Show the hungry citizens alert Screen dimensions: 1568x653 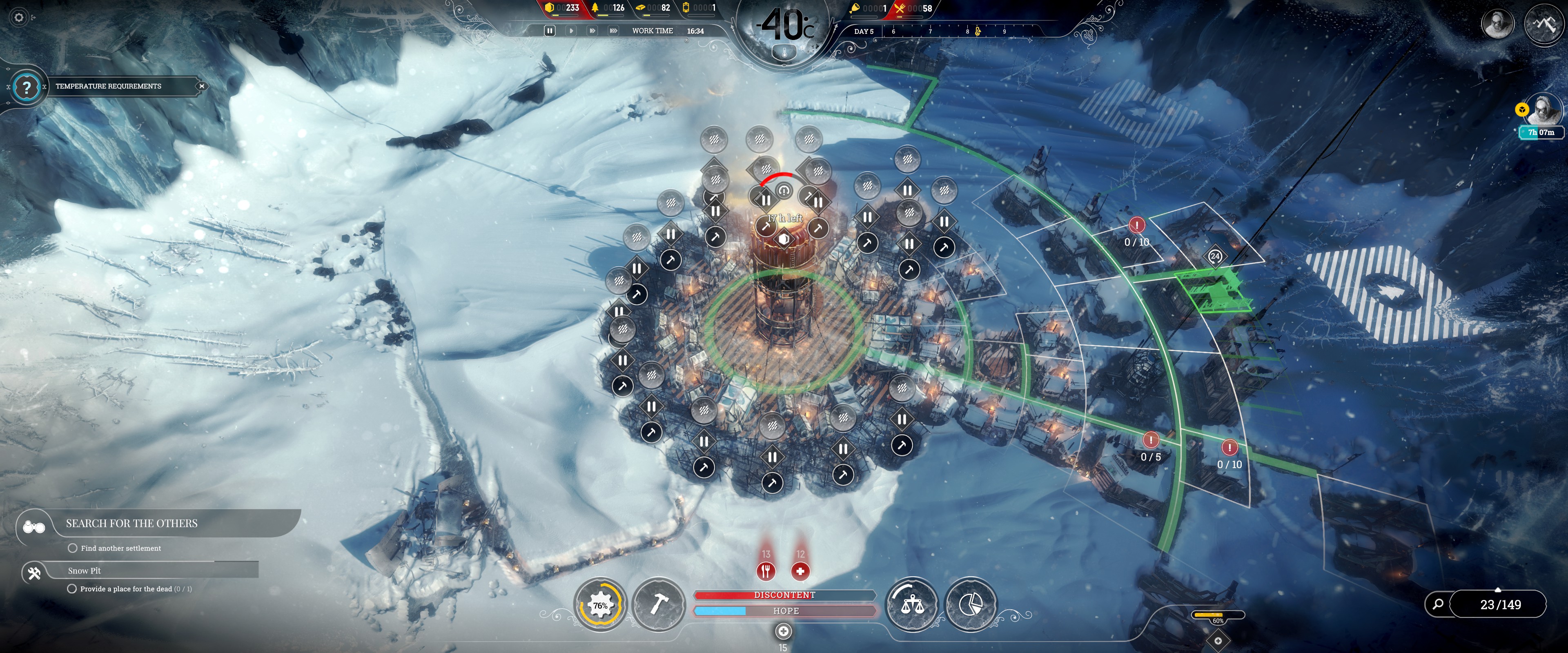766,571
